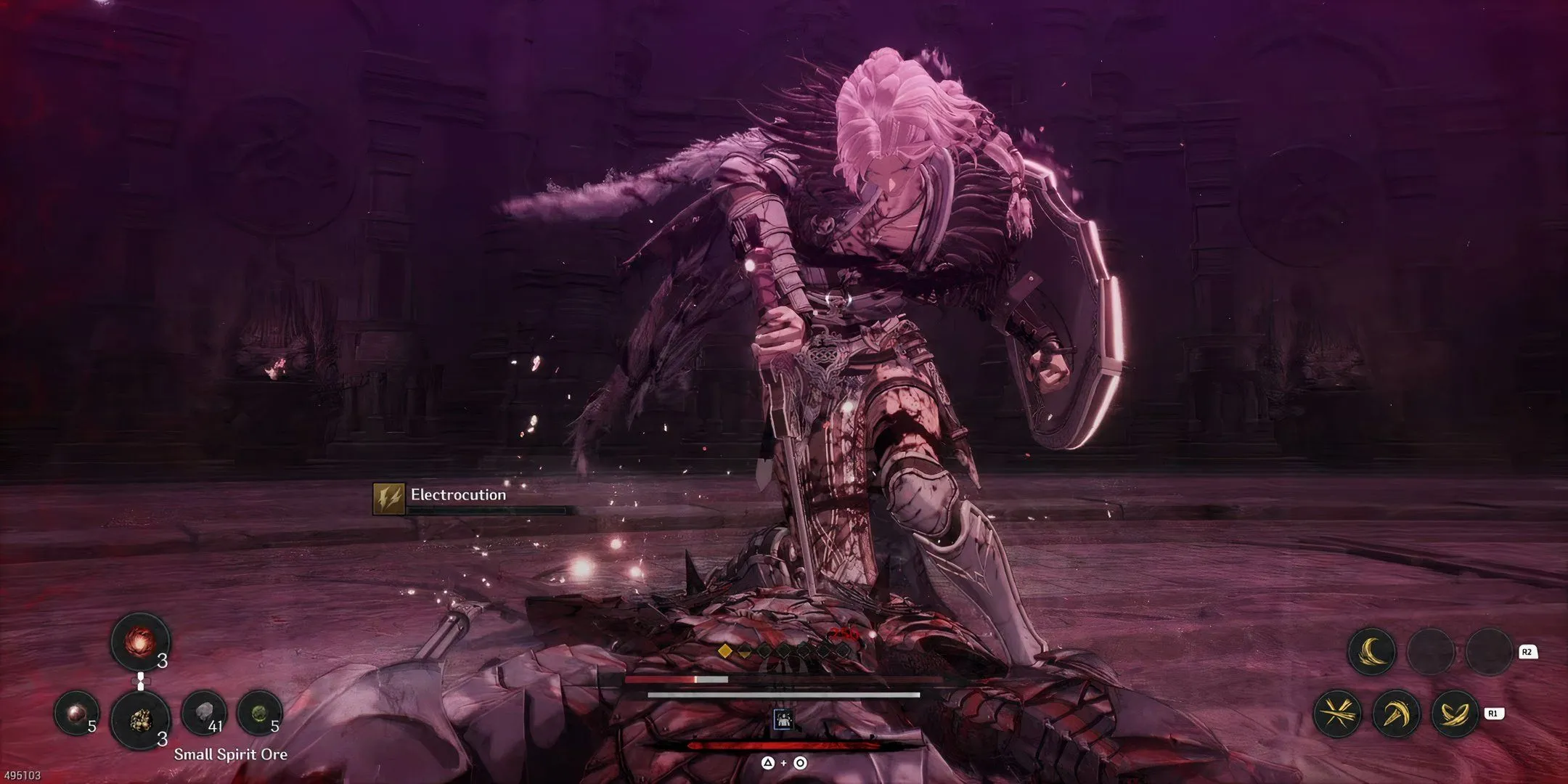Click the Electrocution status effect icon

tap(388, 499)
